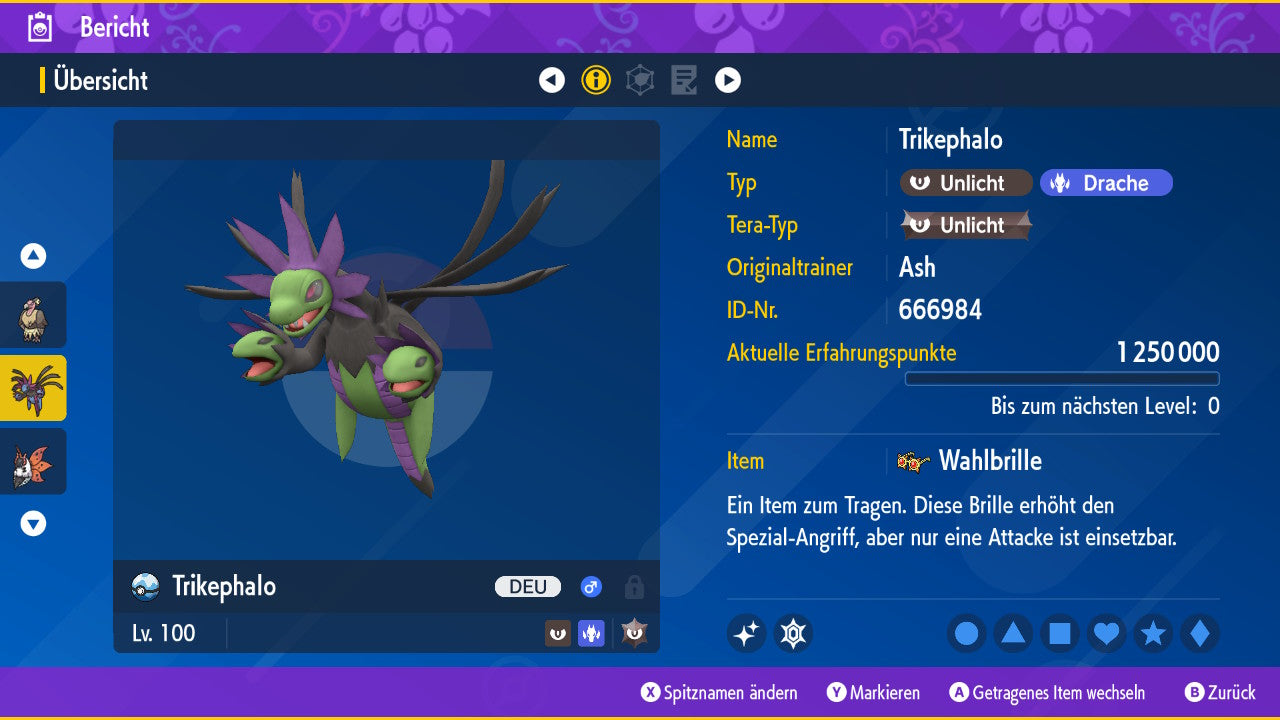Toggle the circle marking
This screenshot has width=1280, height=720.
click(x=966, y=633)
